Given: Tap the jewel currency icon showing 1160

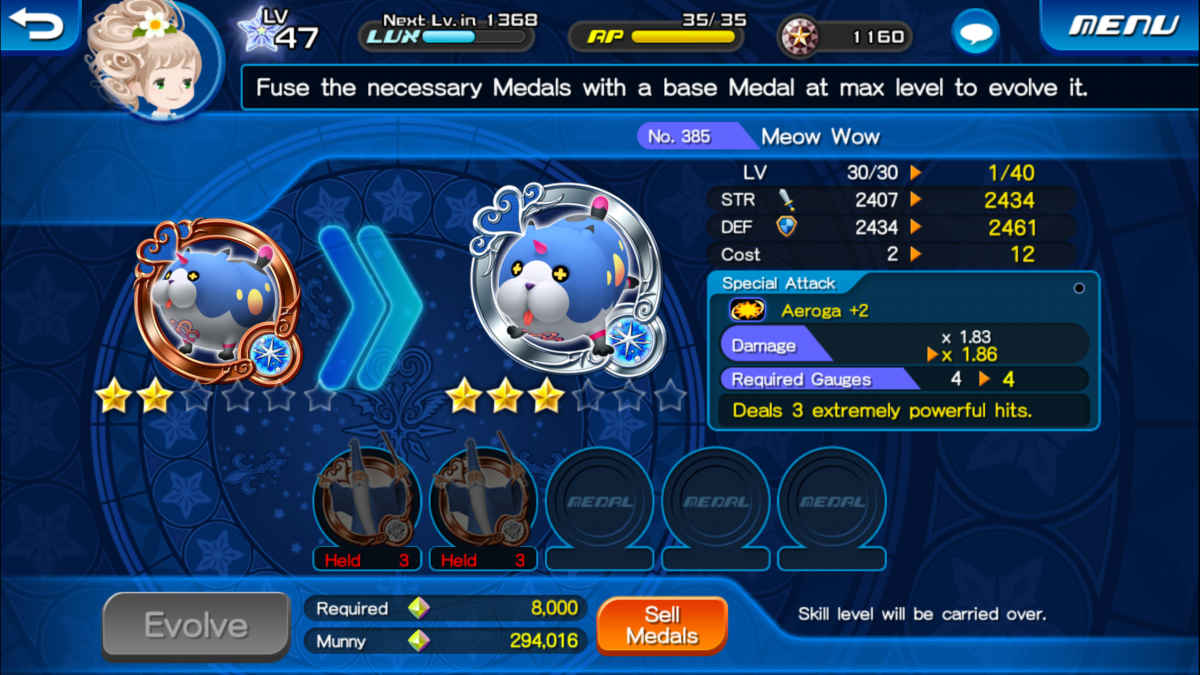Looking at the screenshot, I should [801, 37].
